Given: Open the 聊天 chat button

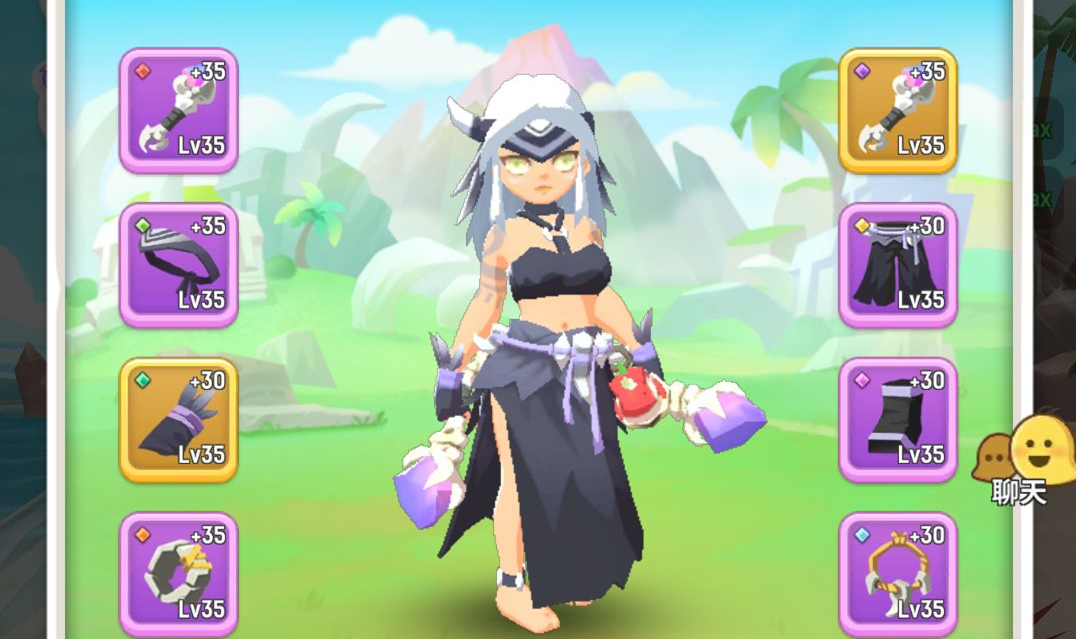Looking at the screenshot, I should point(1020,462).
